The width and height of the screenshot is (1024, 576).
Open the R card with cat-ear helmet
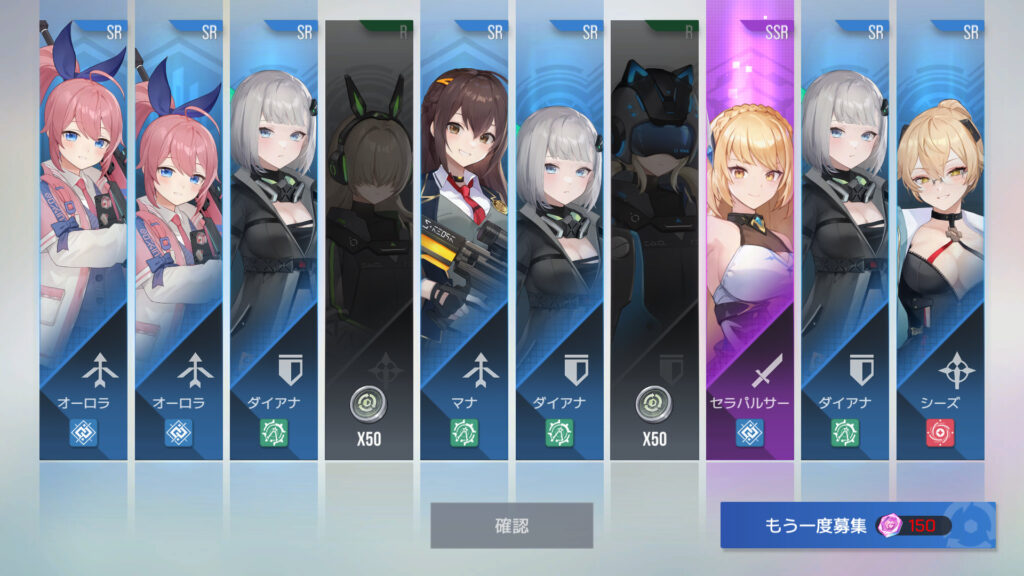click(x=654, y=240)
